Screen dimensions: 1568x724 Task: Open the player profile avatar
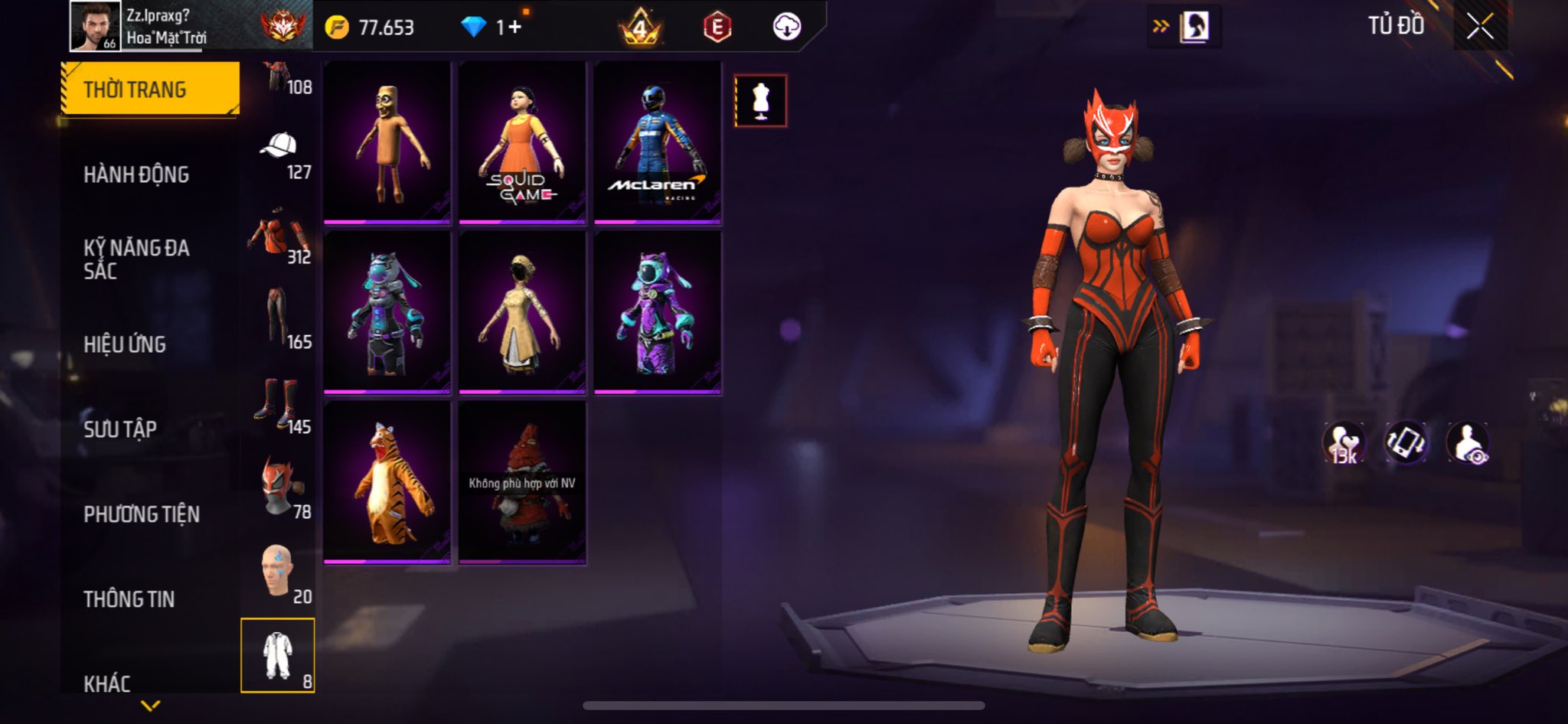click(95, 26)
